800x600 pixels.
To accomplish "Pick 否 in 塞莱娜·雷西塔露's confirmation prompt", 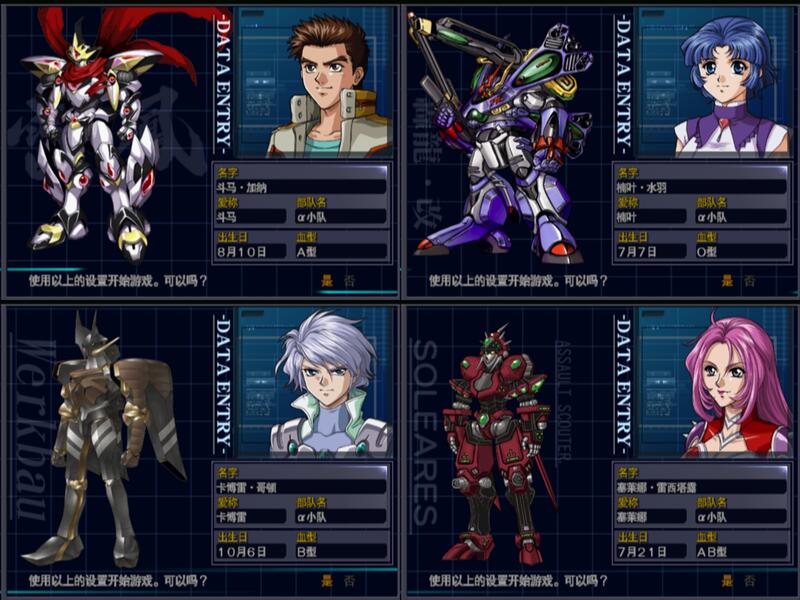I will pyautogui.click(x=750, y=580).
